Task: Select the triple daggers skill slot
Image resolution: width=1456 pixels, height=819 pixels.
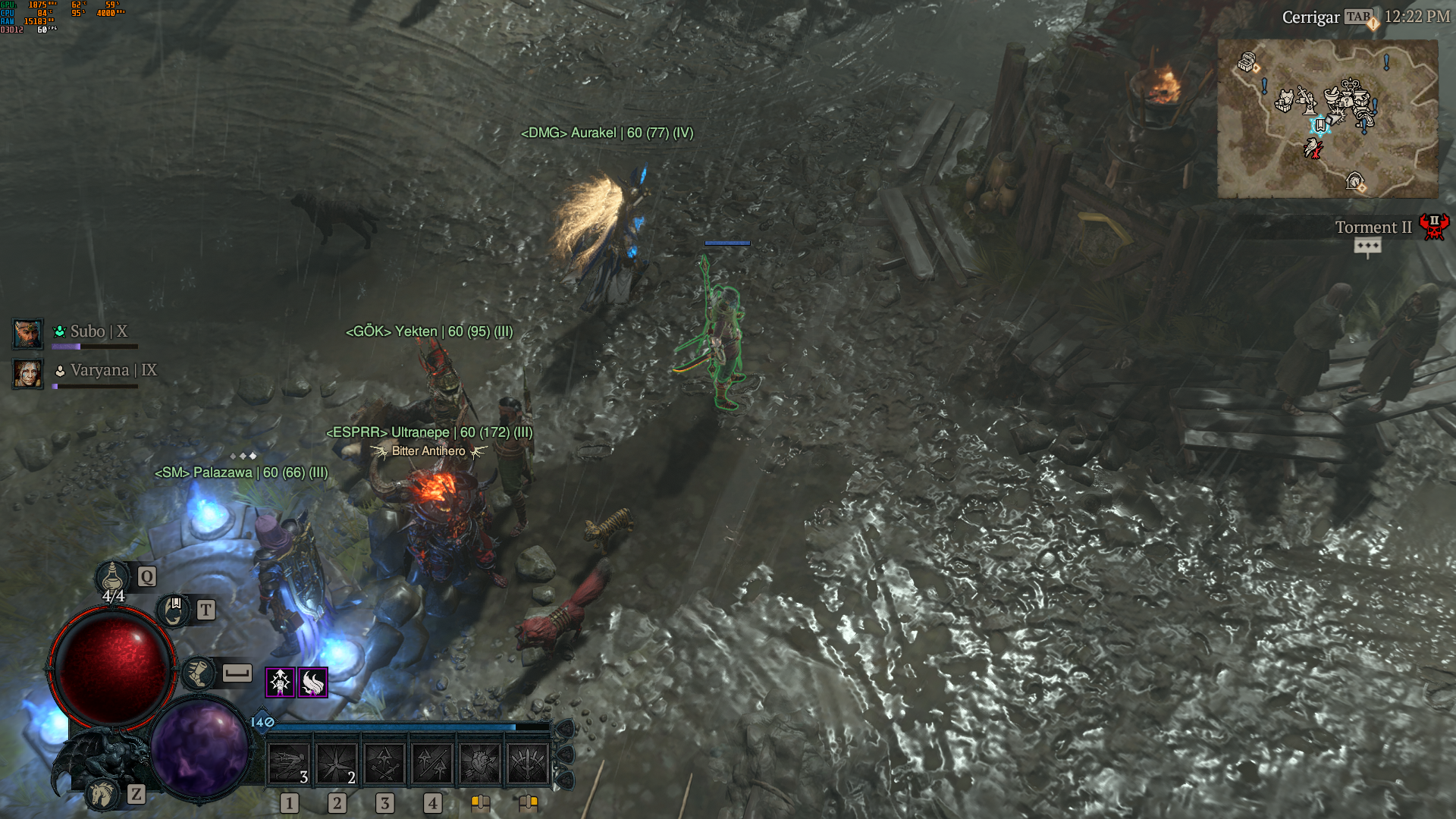Action: [528, 762]
